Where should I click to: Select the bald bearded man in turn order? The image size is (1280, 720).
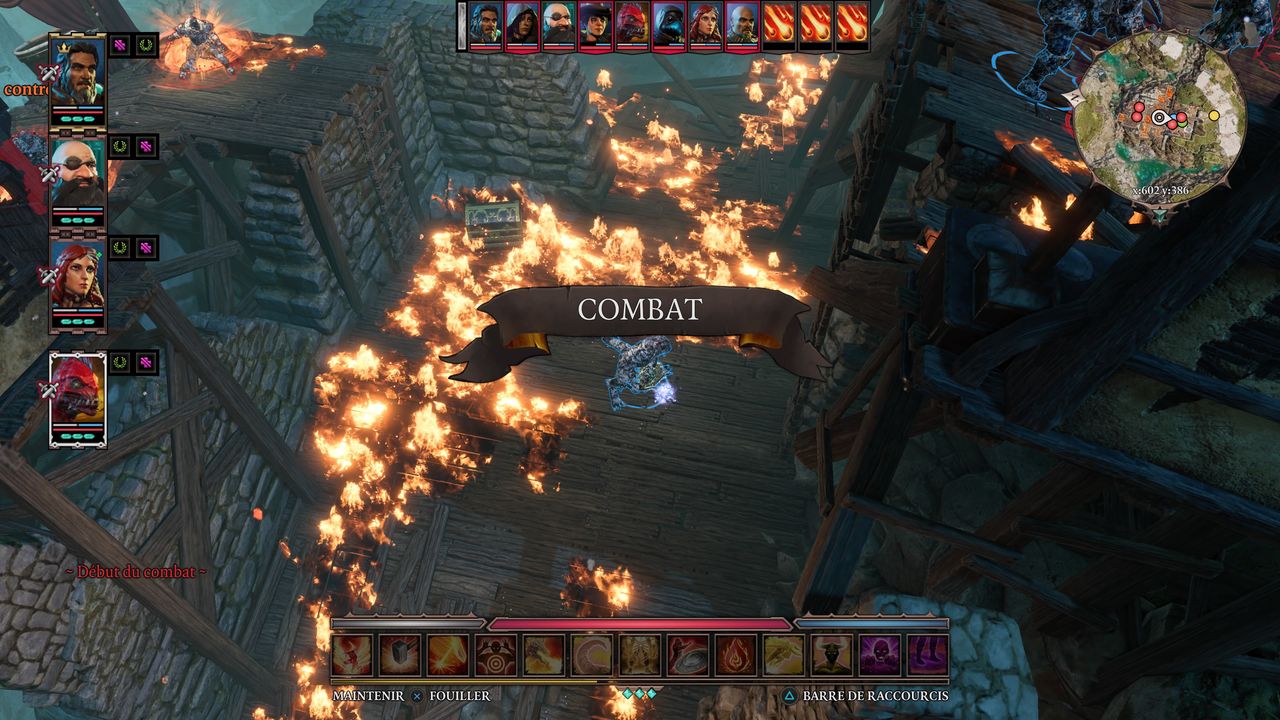pyautogui.click(x=741, y=24)
